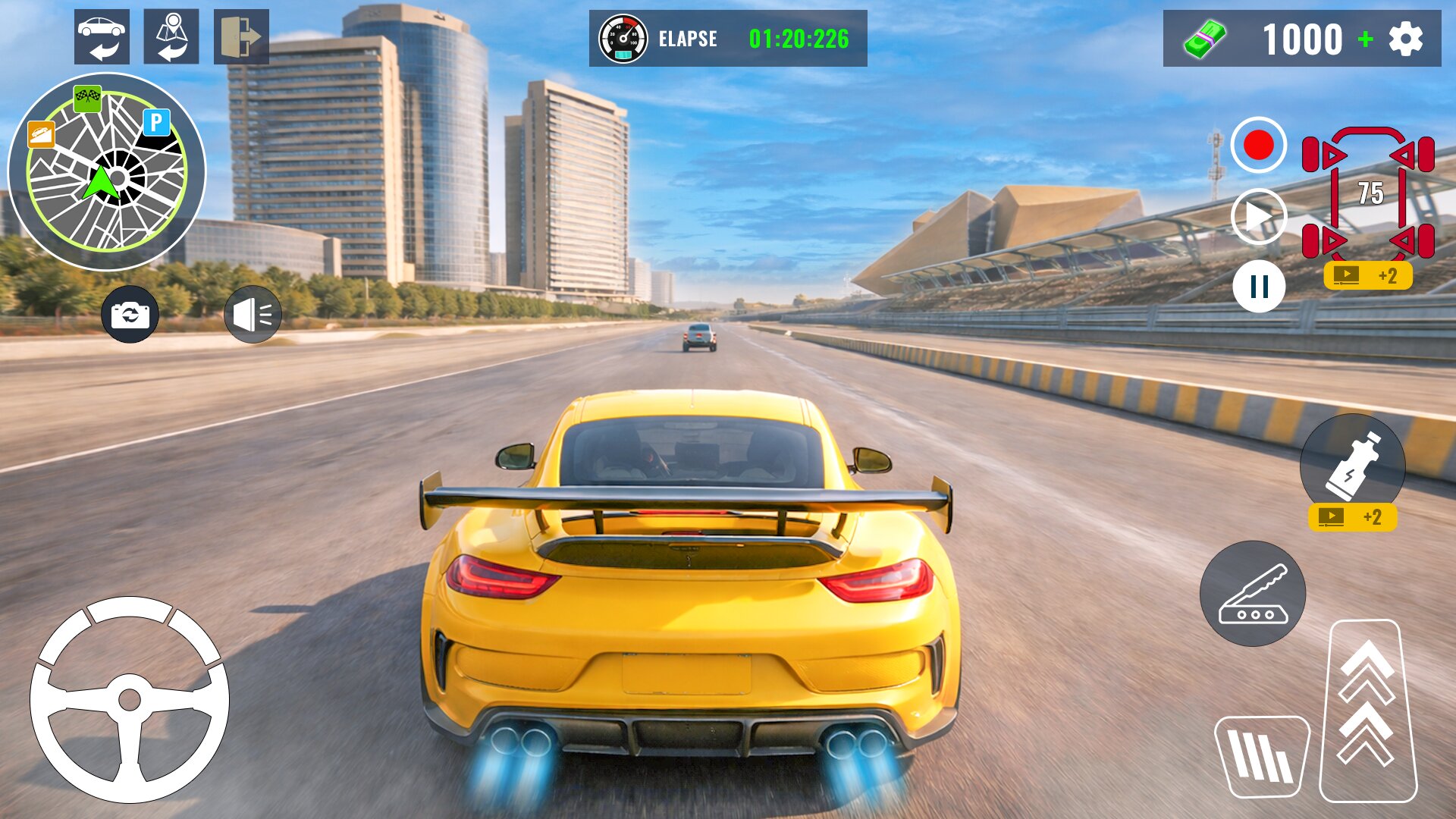Pause the game
Viewport: 1456px width, 819px height.
[x=1258, y=287]
